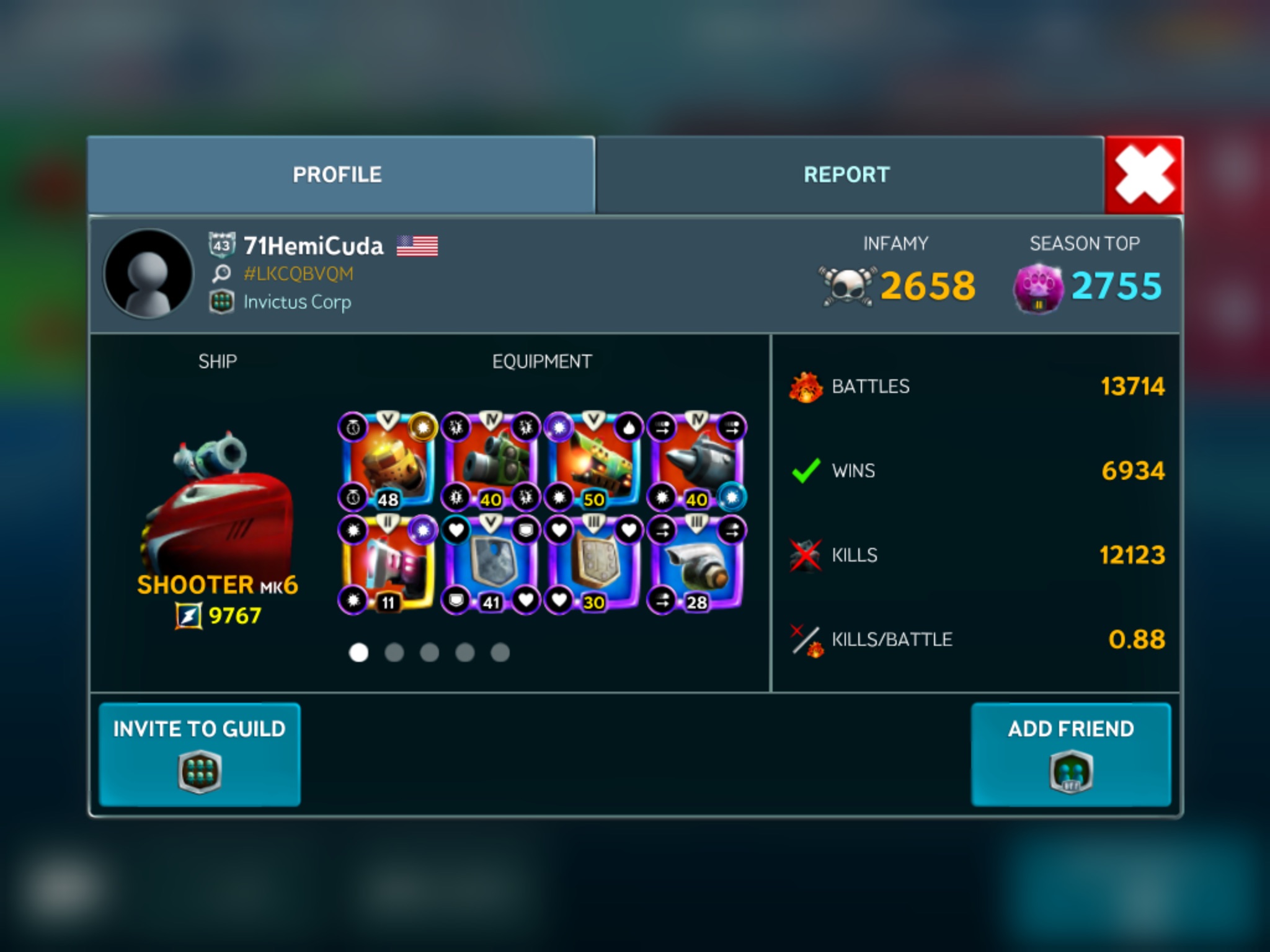Select the Profile tab
Screen dimensions: 1270x952
[x=338, y=175]
